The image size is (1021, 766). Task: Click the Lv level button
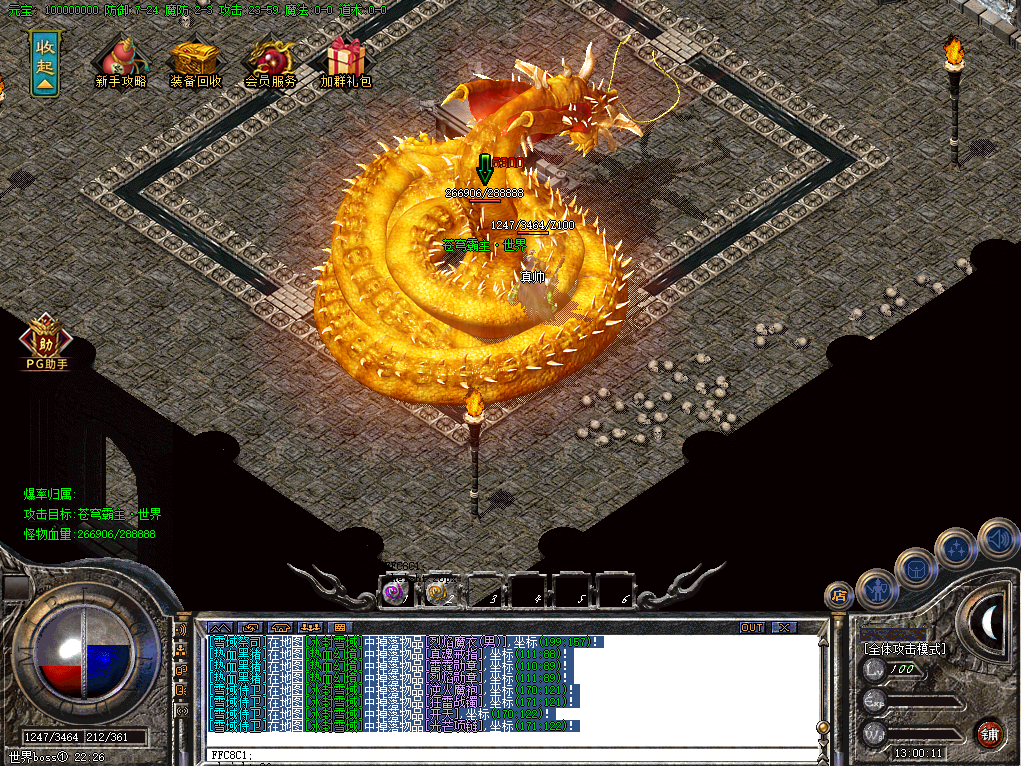(x=875, y=668)
